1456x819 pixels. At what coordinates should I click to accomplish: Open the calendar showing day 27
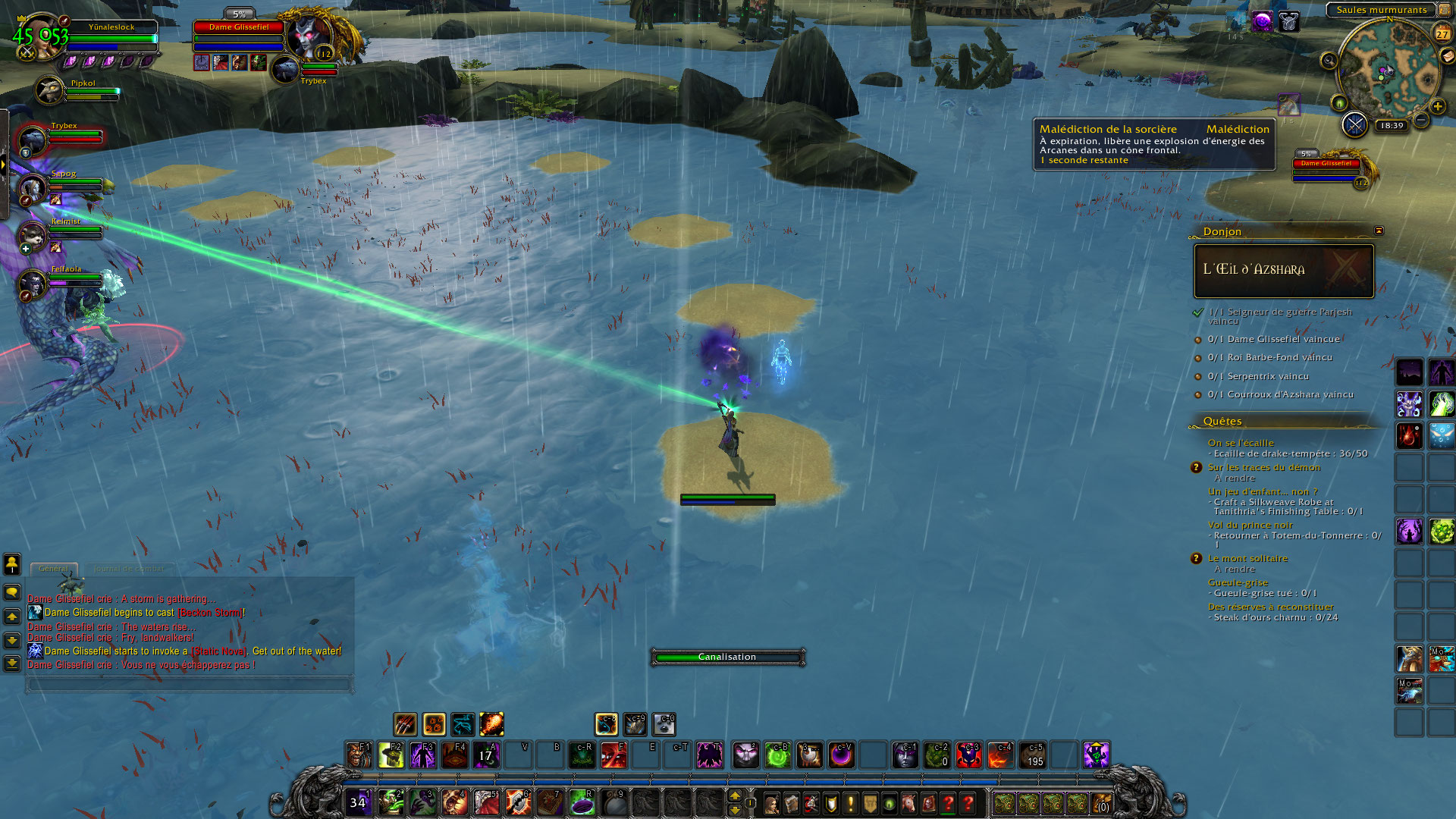coord(1442,33)
